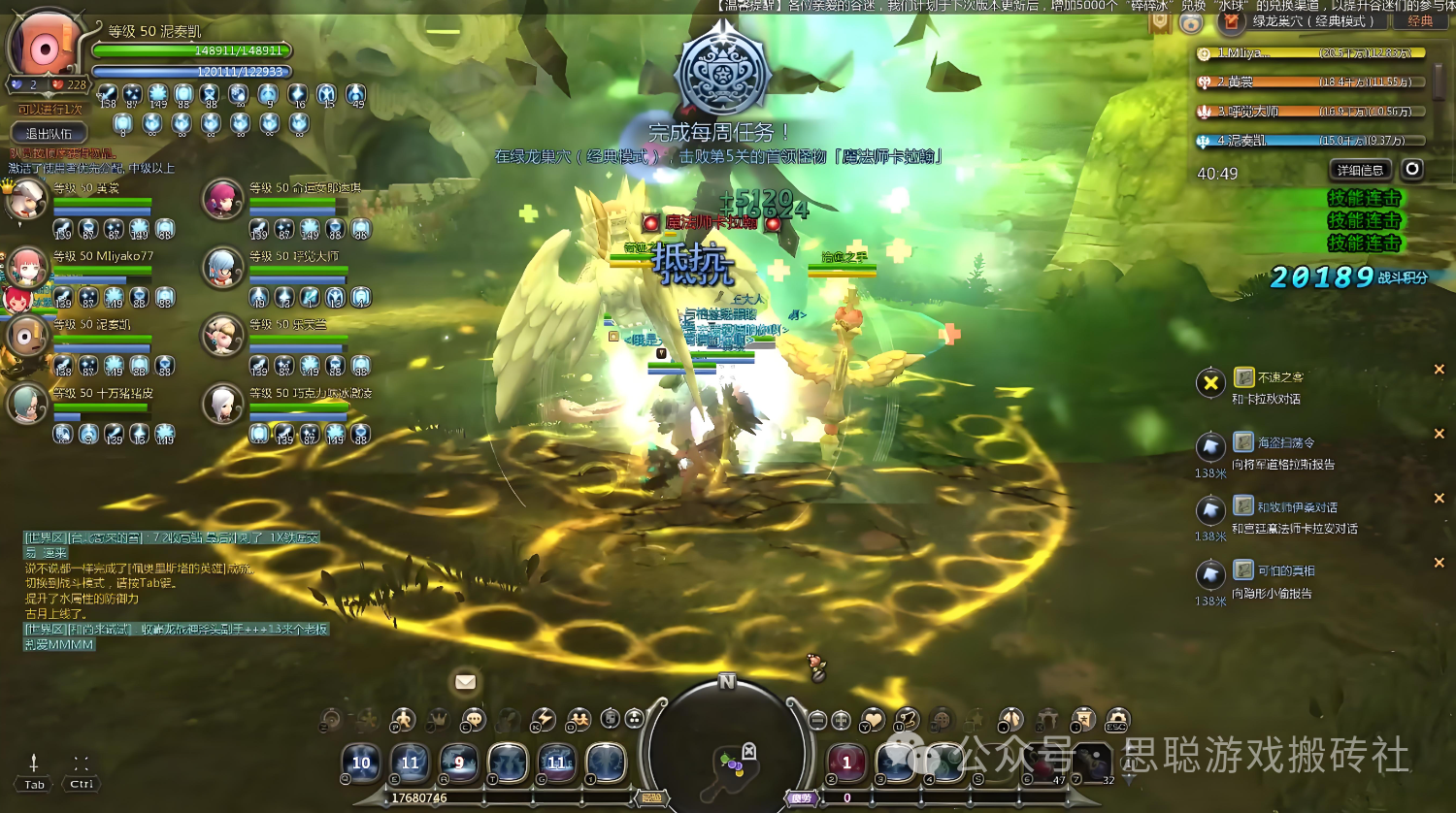Screen dimensions: 1456x813
Task: Open the heart-shaped friends menu icon
Action: pos(873,720)
